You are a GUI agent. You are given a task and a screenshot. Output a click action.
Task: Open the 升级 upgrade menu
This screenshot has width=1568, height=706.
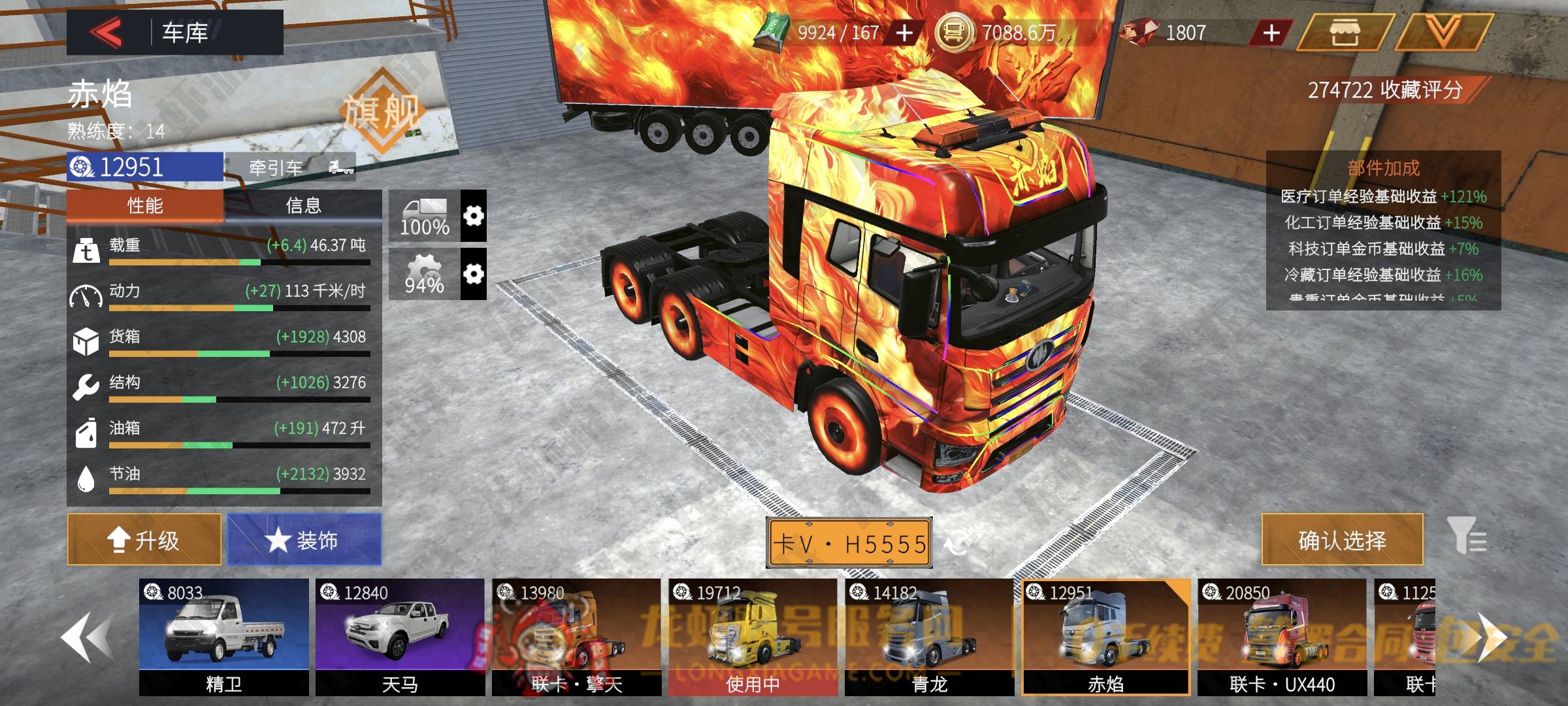pos(144,540)
